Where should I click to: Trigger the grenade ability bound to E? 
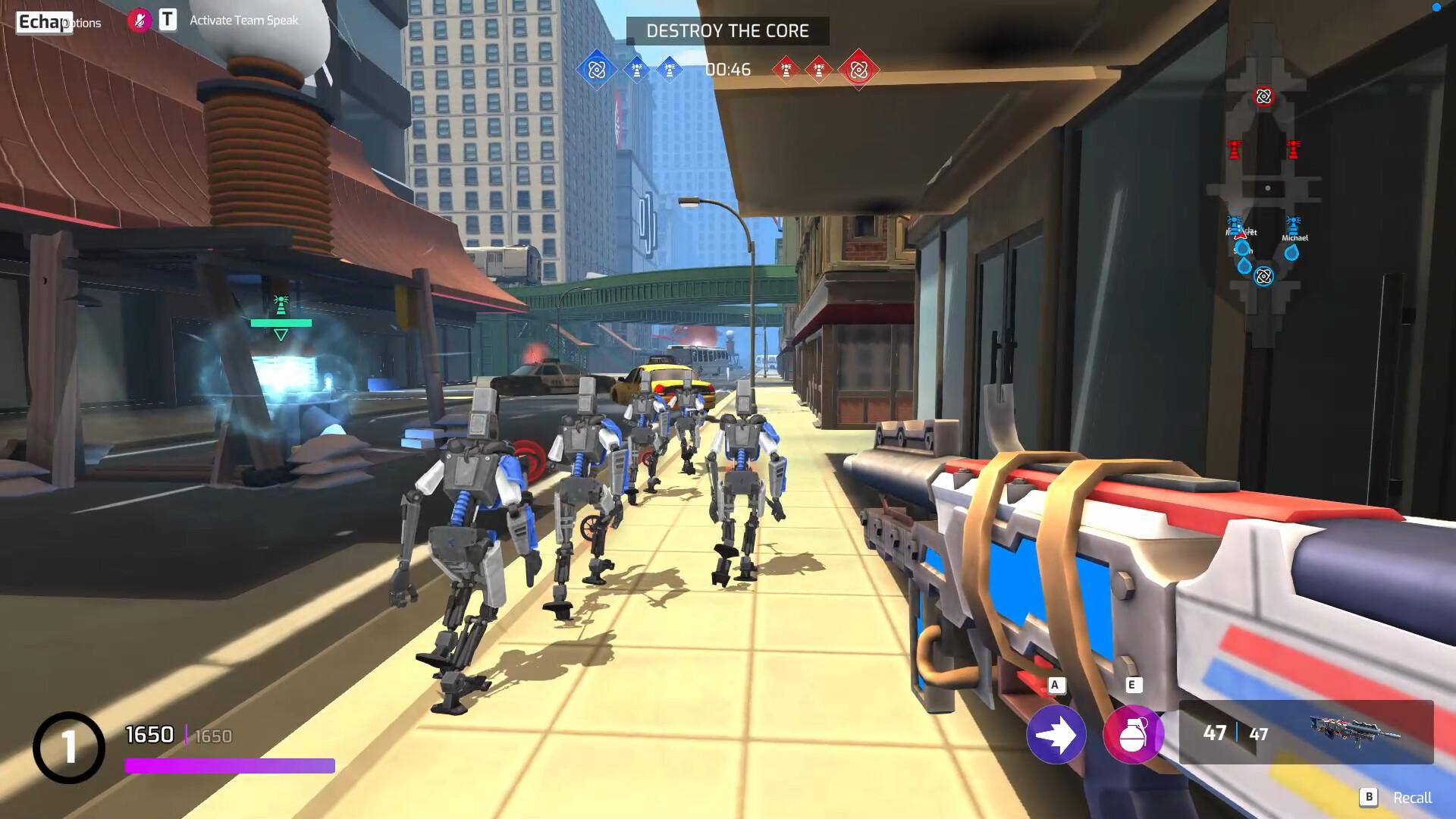[x=1134, y=734]
